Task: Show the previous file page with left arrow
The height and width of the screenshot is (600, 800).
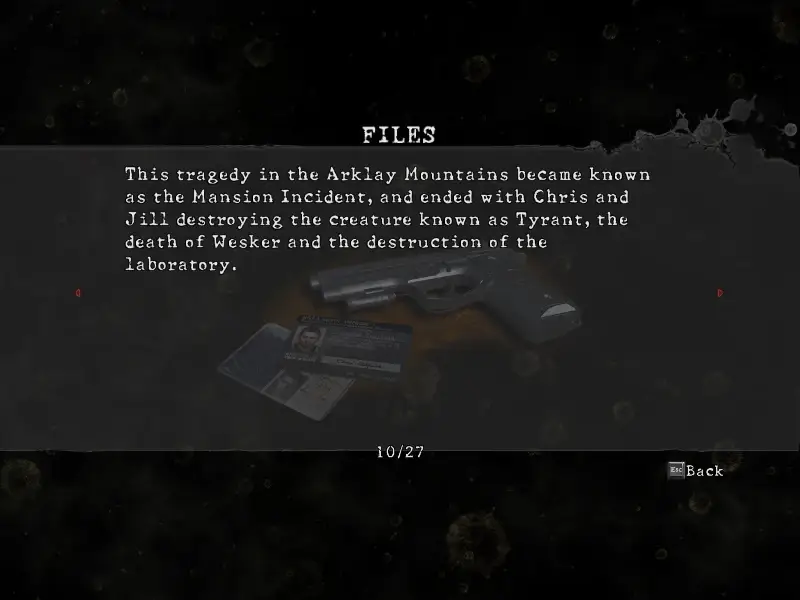Action: 78,293
